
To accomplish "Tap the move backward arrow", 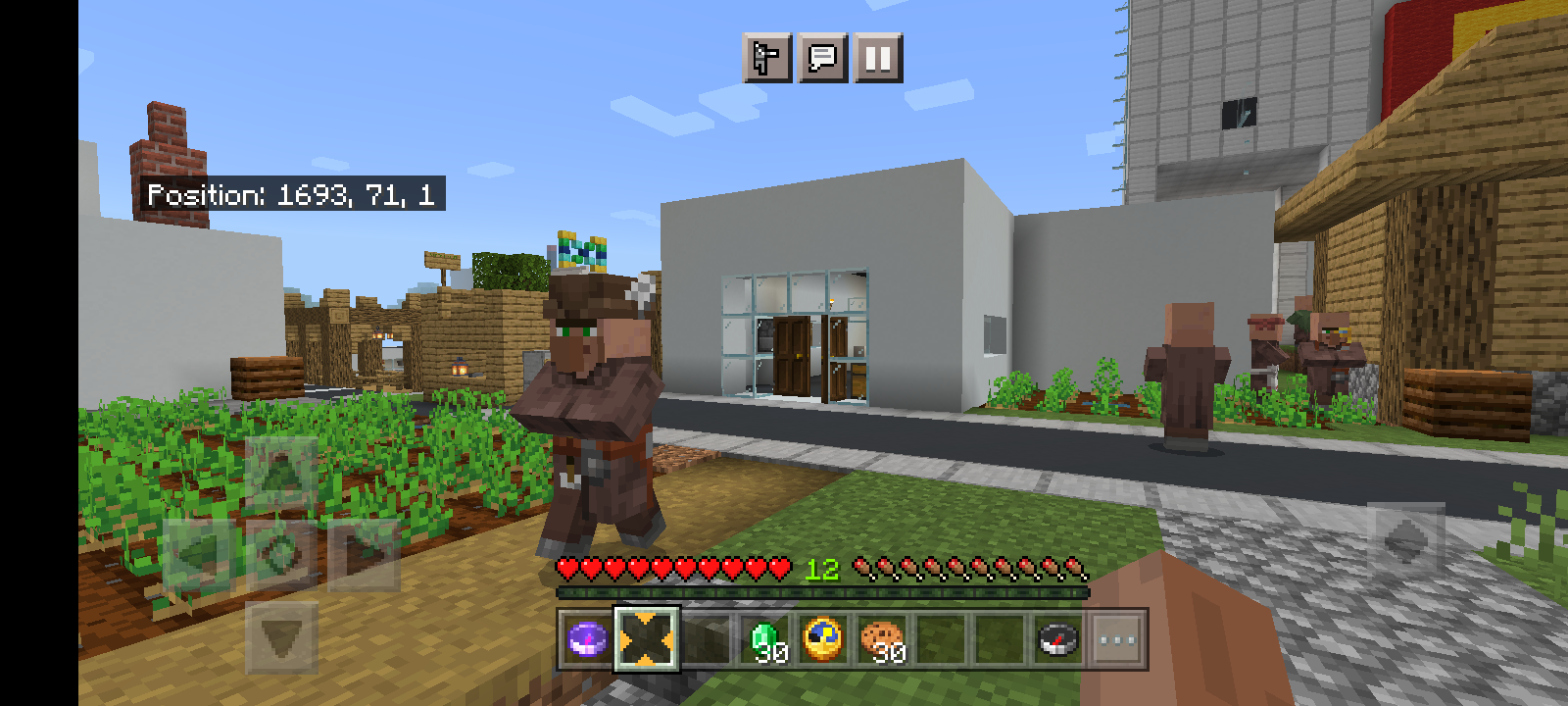I will point(281,637).
